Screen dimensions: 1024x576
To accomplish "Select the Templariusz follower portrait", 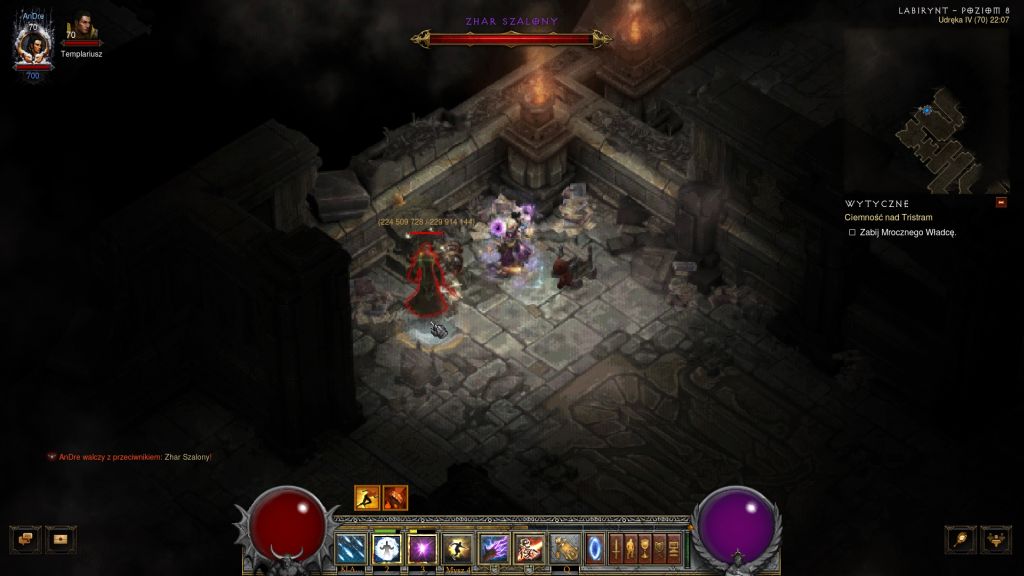I will click(82, 30).
